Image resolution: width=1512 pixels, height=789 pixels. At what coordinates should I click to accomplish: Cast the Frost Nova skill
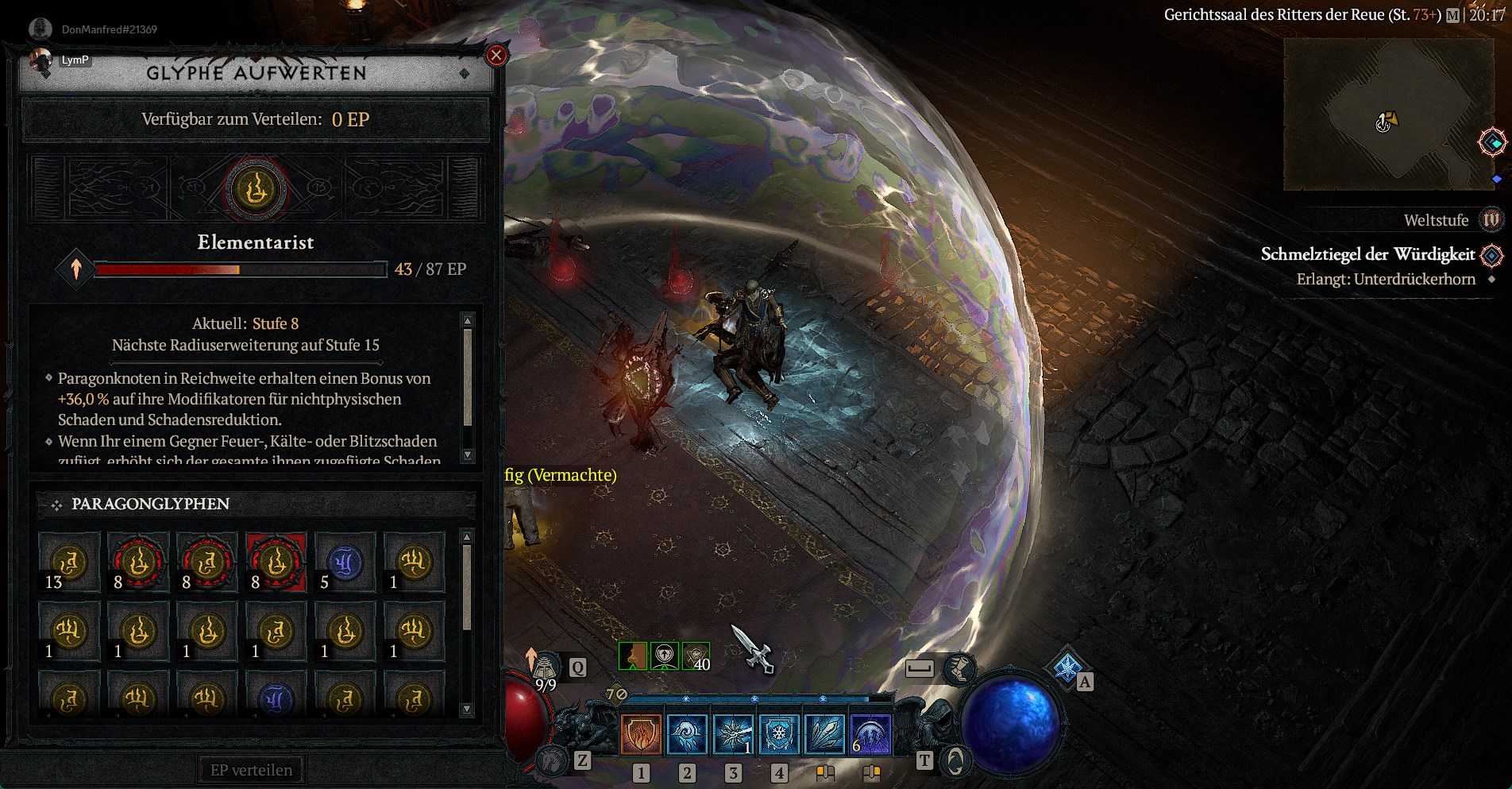(733, 734)
